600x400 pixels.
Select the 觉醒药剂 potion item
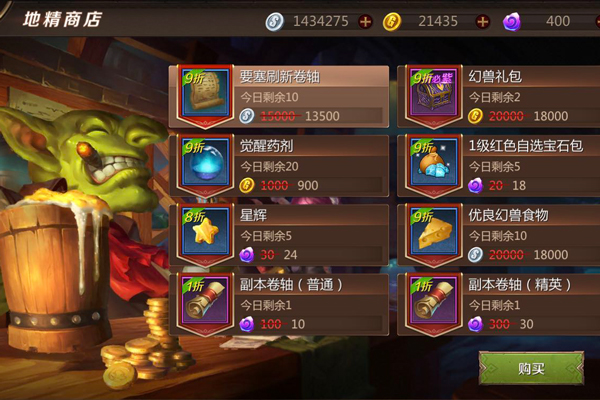click(x=281, y=165)
